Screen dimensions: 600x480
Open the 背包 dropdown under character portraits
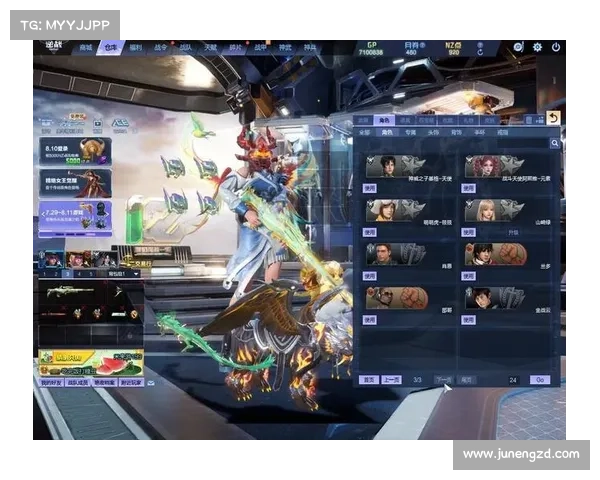tap(124, 273)
